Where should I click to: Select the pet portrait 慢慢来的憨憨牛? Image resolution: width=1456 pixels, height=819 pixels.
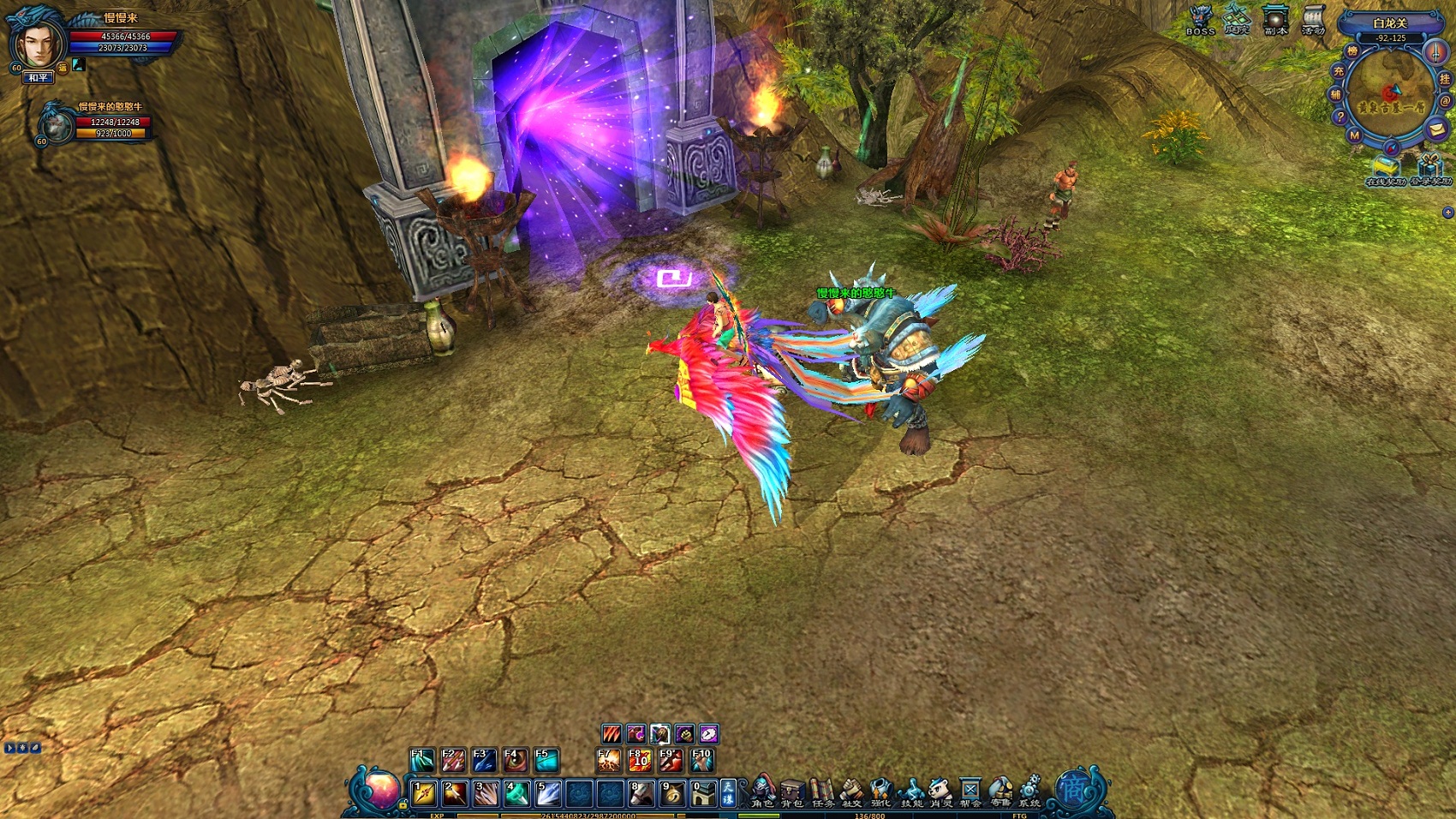pos(57,124)
